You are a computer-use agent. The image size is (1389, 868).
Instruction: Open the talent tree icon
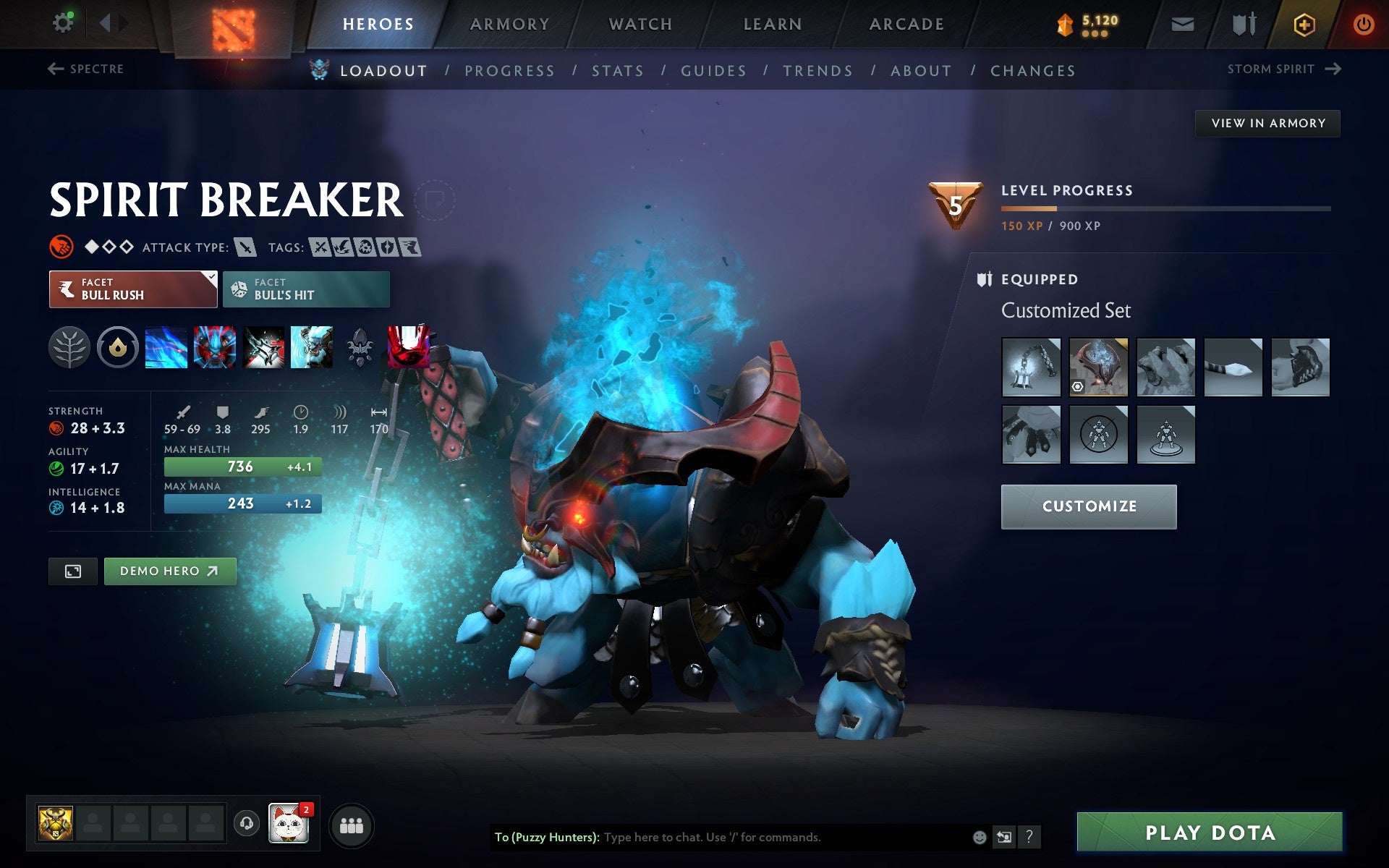[70, 348]
